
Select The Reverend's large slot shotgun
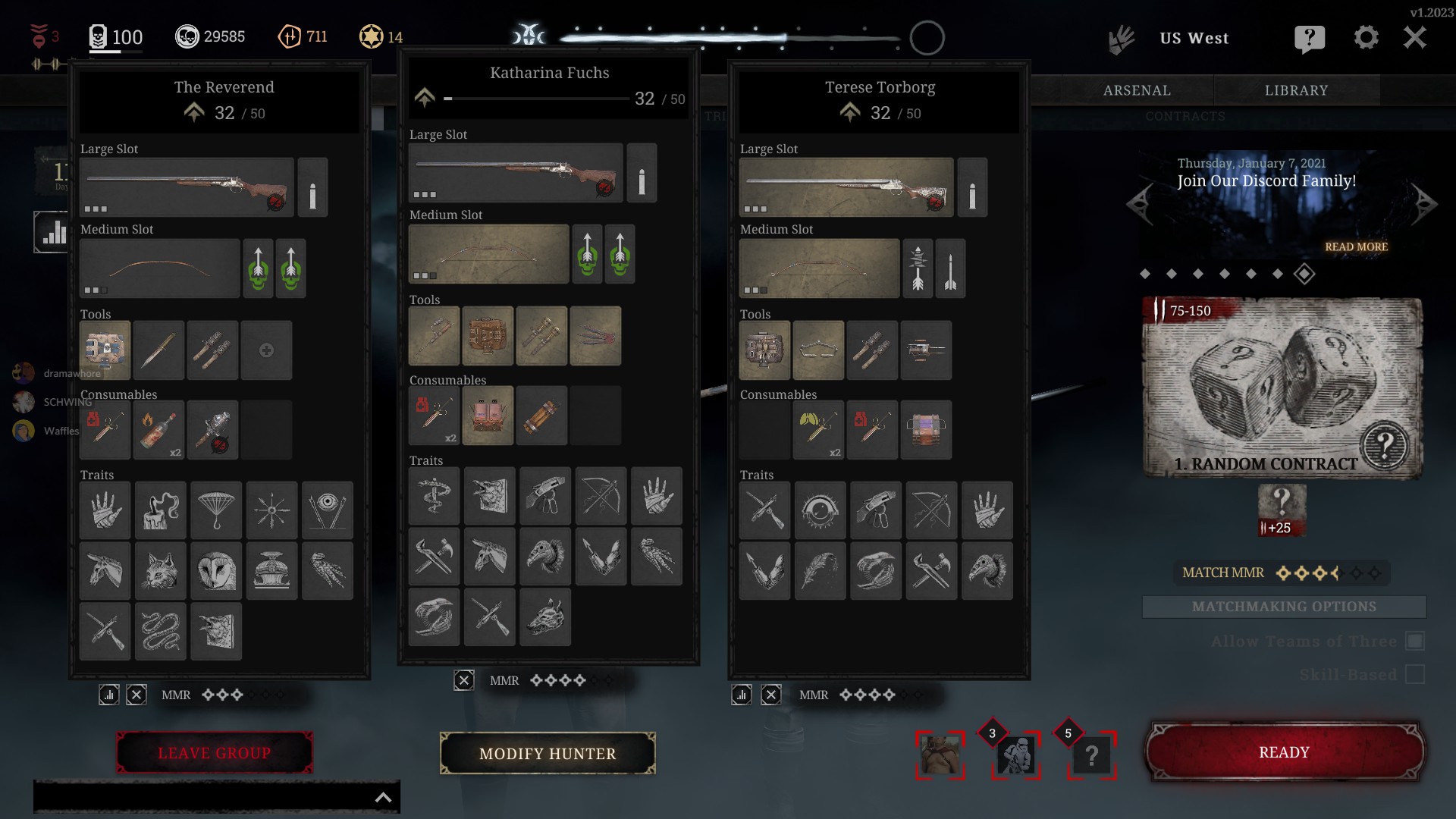coord(187,187)
